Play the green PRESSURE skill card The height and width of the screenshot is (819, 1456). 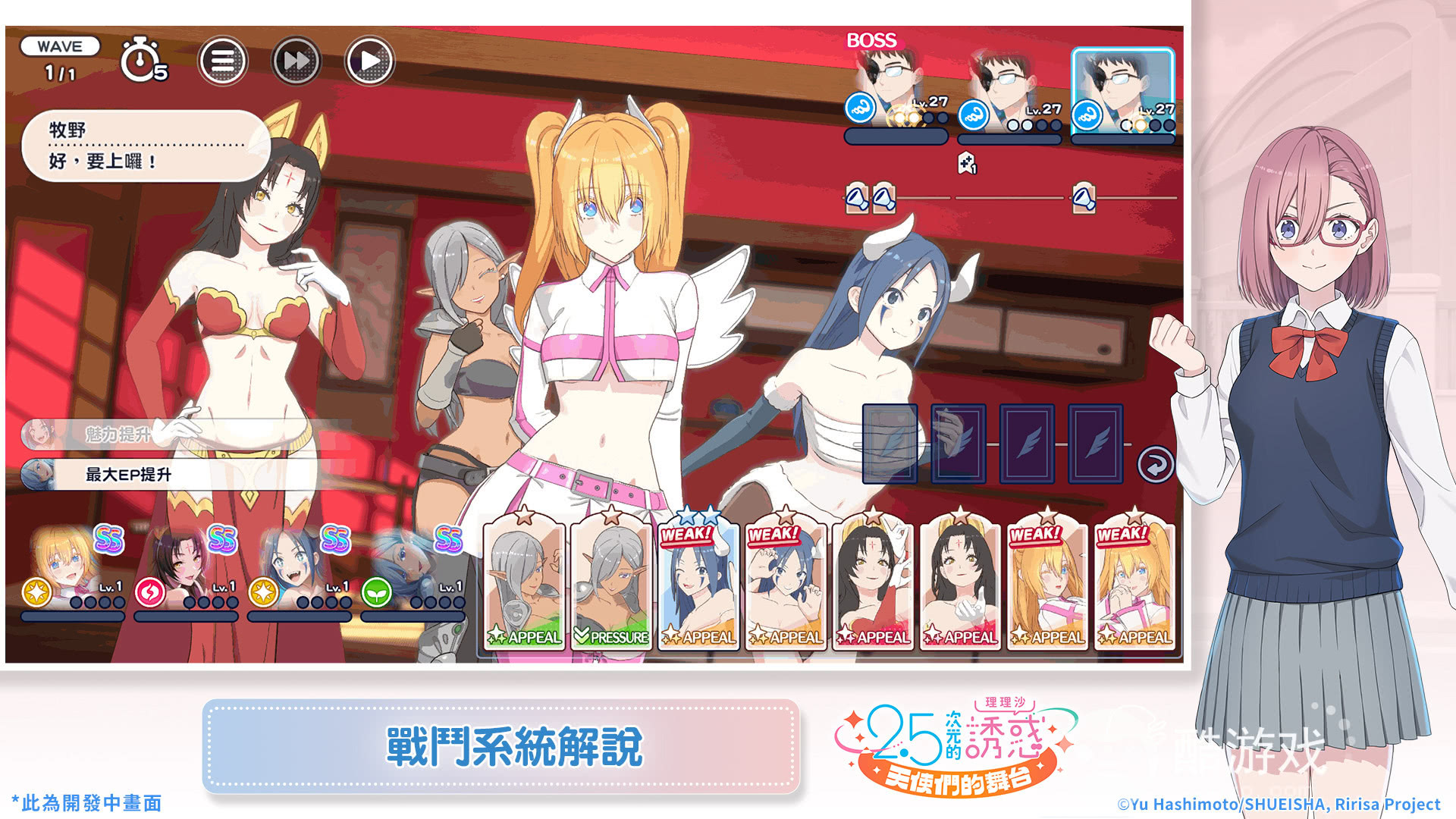point(610,584)
